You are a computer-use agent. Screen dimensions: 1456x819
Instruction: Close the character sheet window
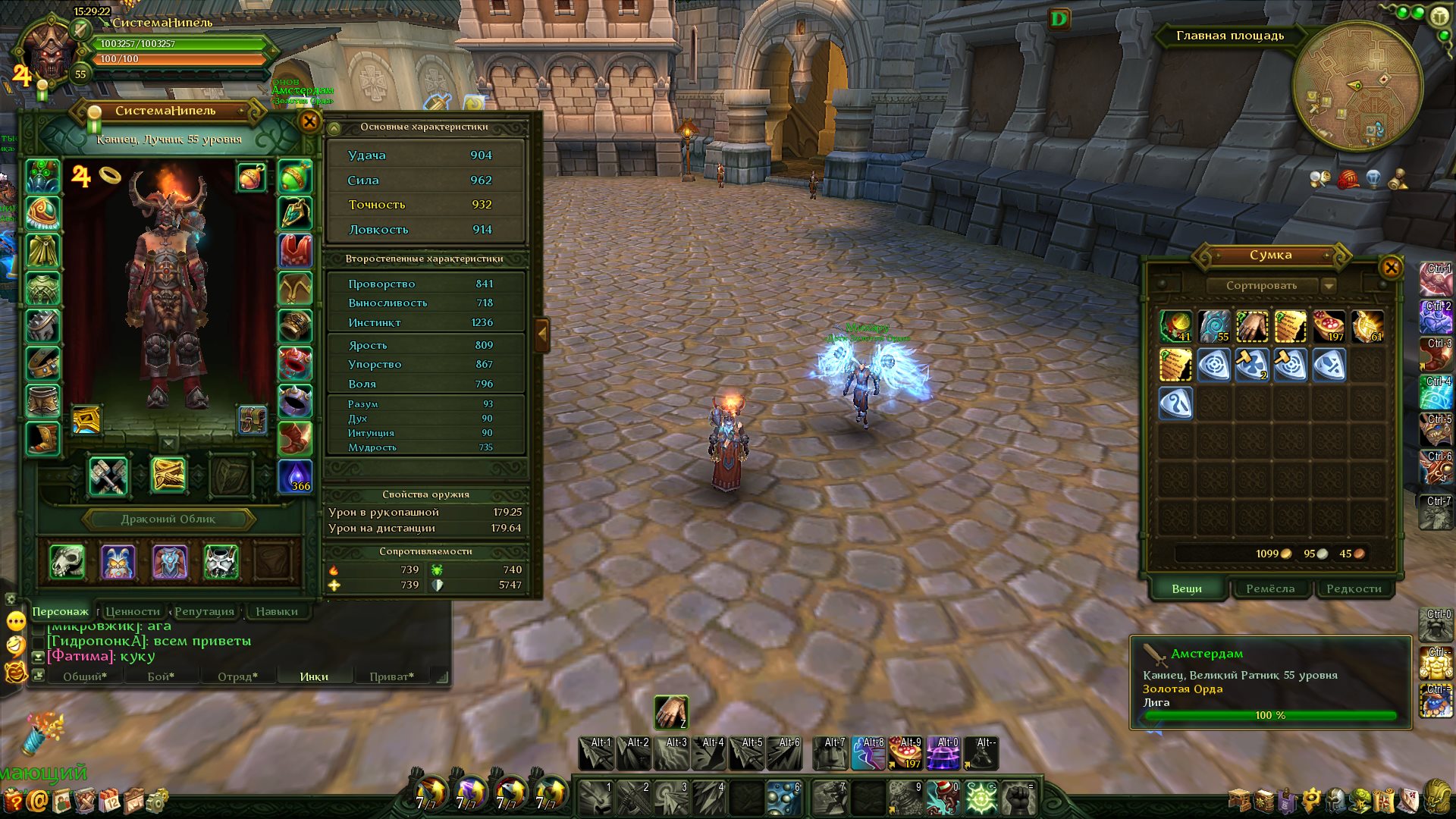[x=309, y=121]
